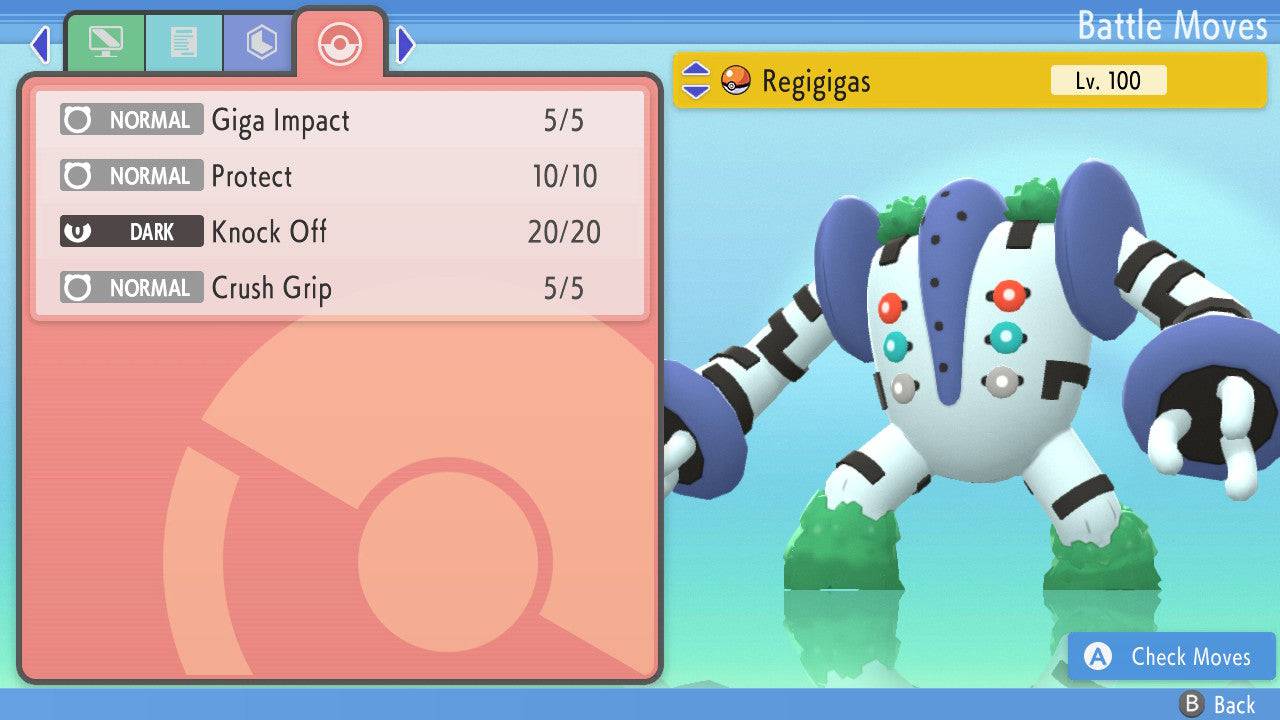The width and height of the screenshot is (1280, 720).
Task: Click the Regigigas name label
Action: pos(813,81)
